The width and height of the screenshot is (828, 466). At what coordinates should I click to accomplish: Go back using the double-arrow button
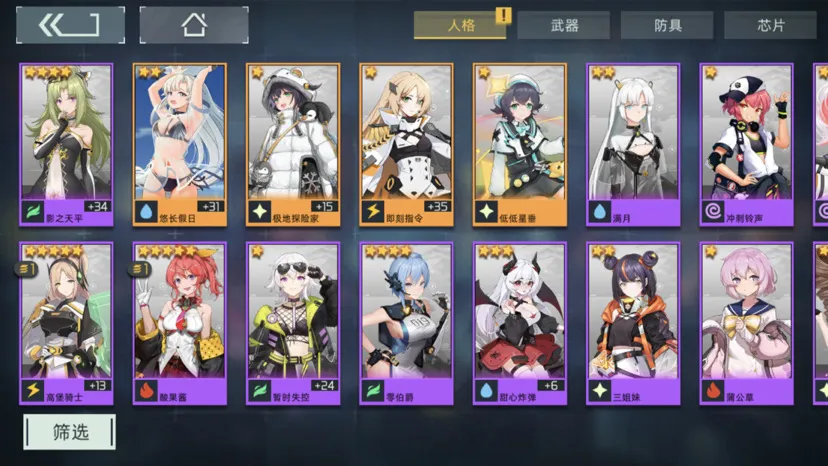click(x=68, y=24)
